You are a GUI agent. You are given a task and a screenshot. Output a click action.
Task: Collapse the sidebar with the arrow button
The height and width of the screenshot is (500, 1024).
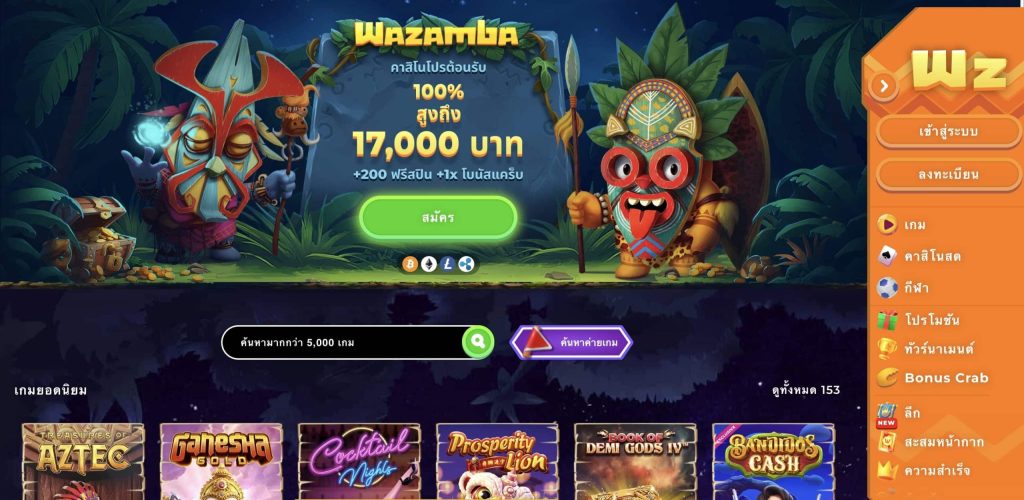[x=883, y=86]
